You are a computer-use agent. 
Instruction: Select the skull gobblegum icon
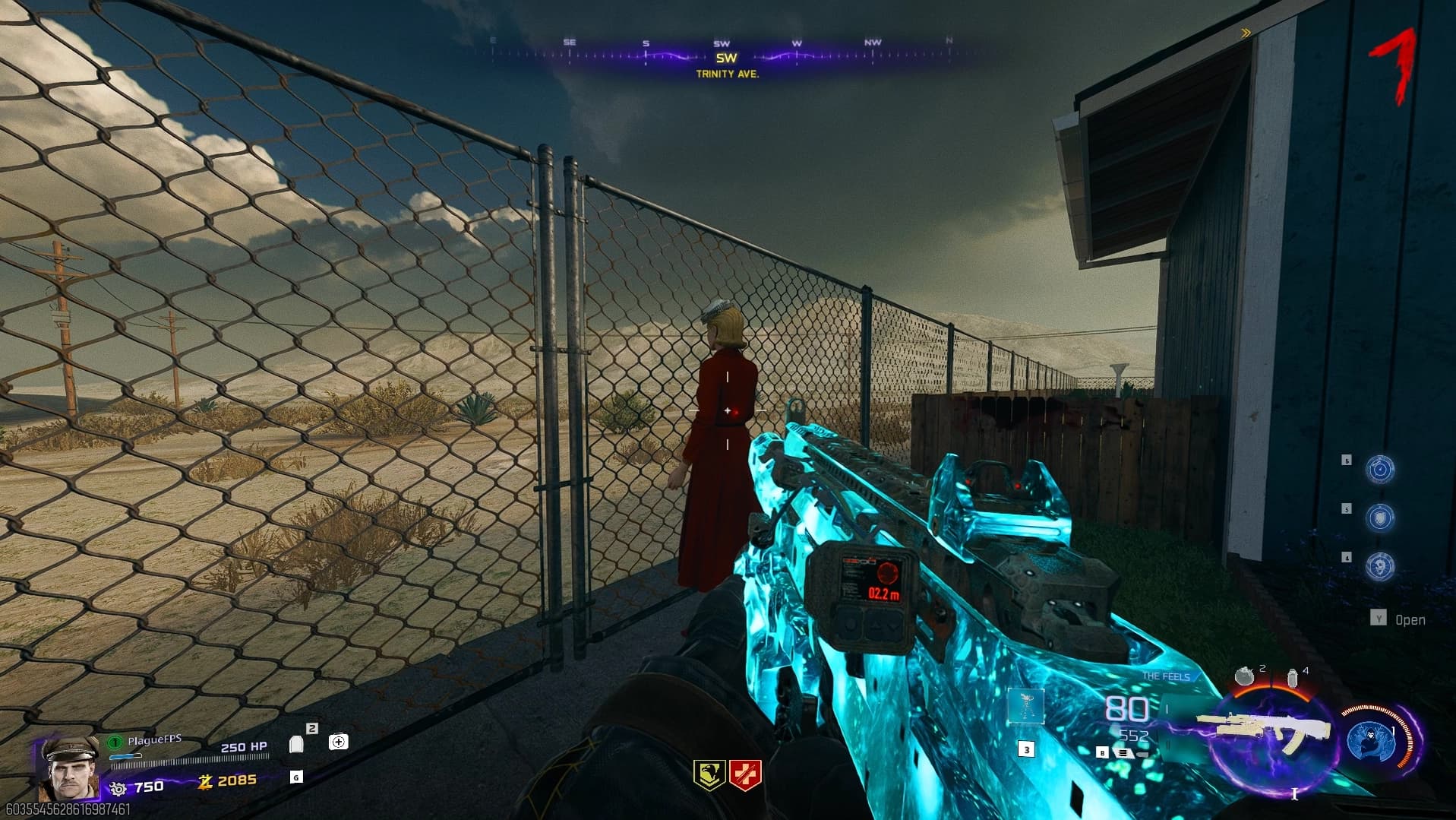coord(1379,566)
